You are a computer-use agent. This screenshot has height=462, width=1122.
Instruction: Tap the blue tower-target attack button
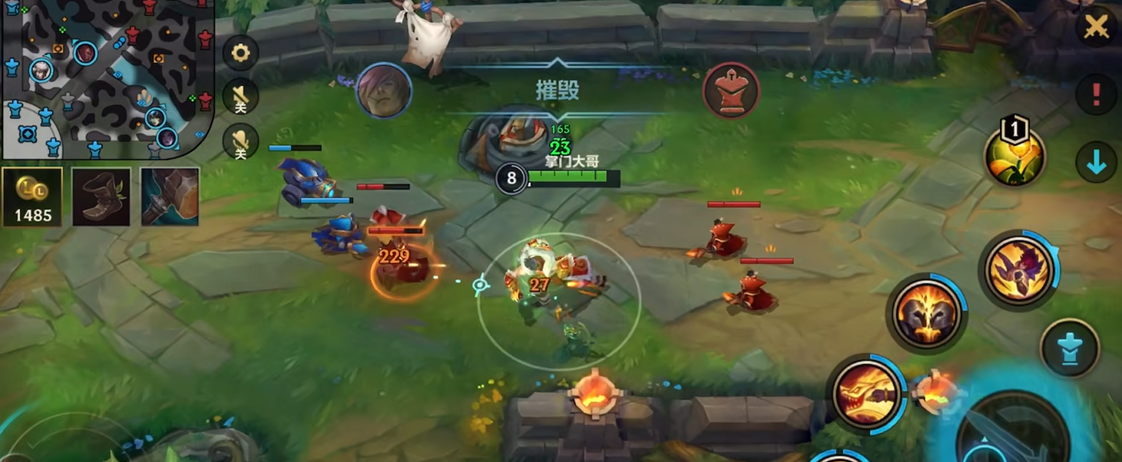click(x=1069, y=349)
